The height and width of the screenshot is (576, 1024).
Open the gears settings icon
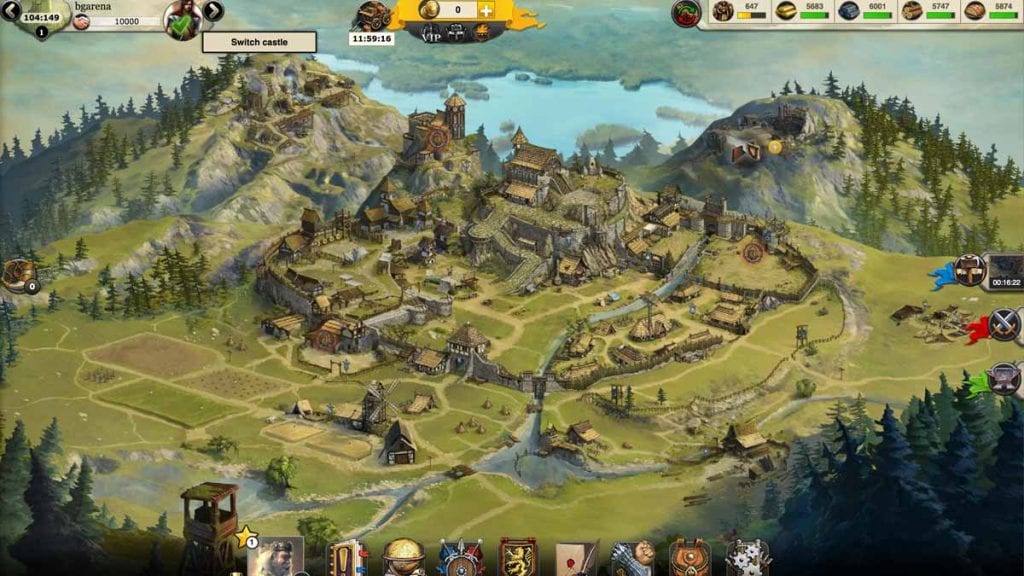tap(746, 558)
